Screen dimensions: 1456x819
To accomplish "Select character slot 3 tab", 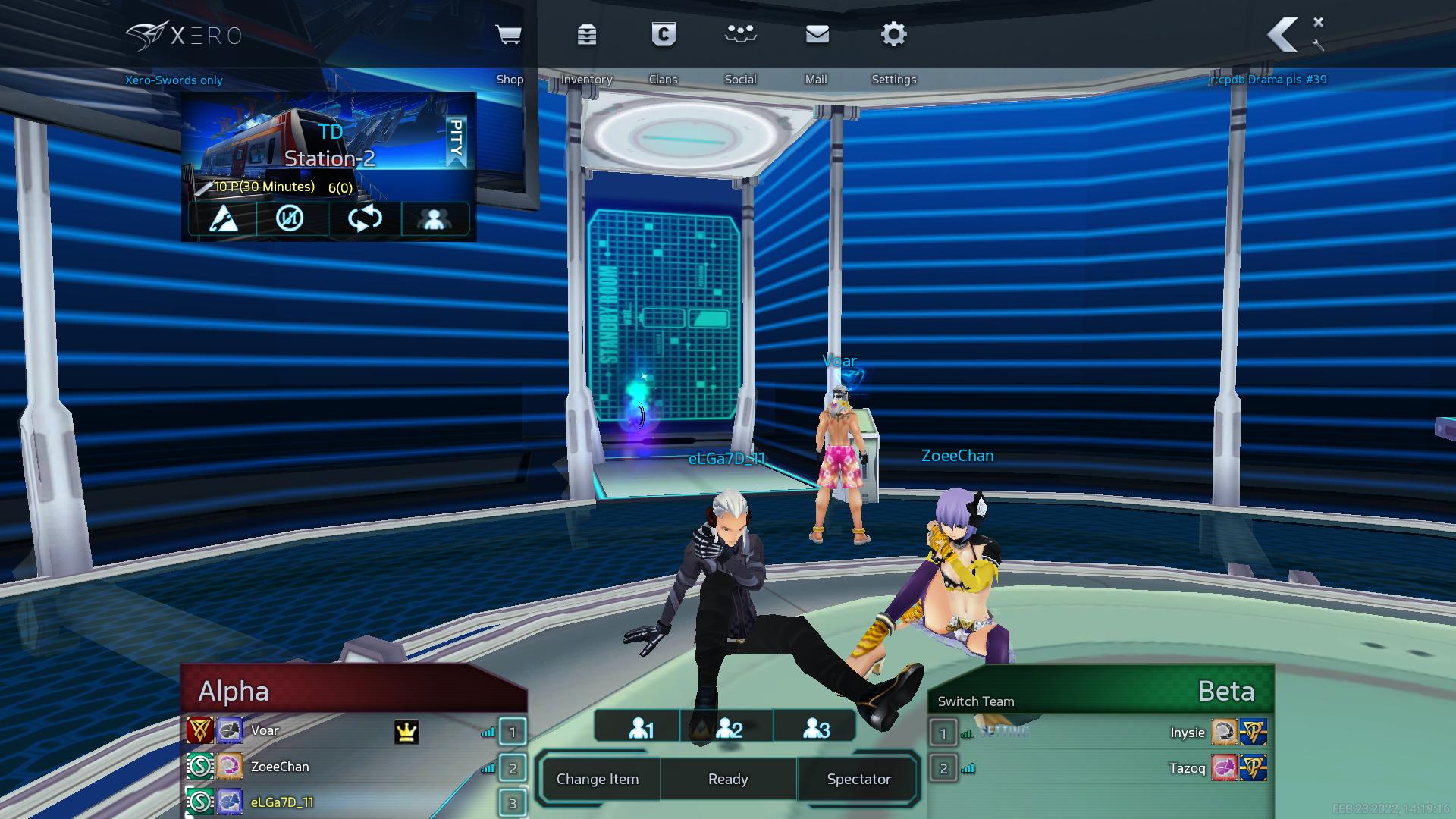I will (x=816, y=728).
